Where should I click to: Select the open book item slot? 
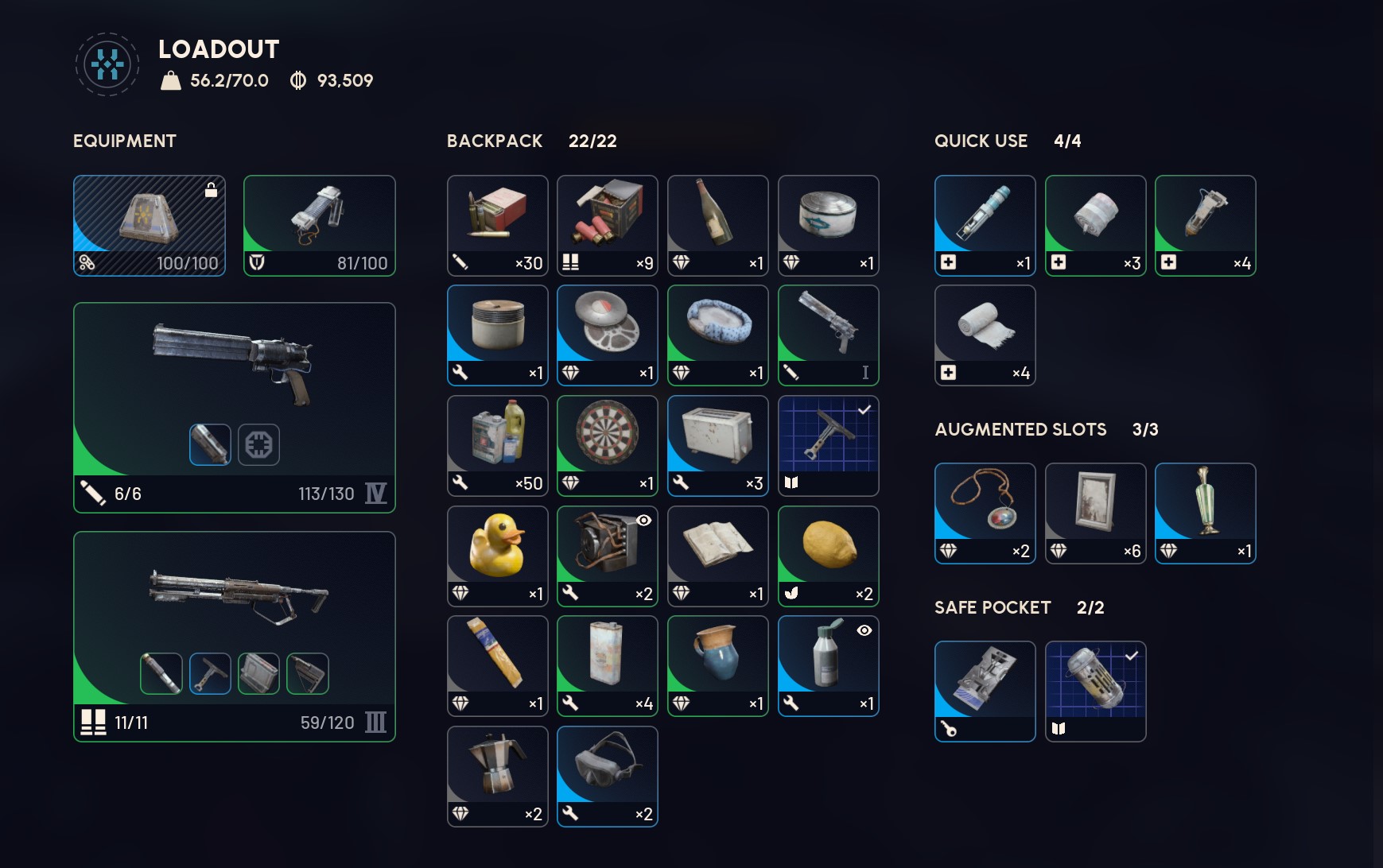pyautogui.click(x=717, y=556)
